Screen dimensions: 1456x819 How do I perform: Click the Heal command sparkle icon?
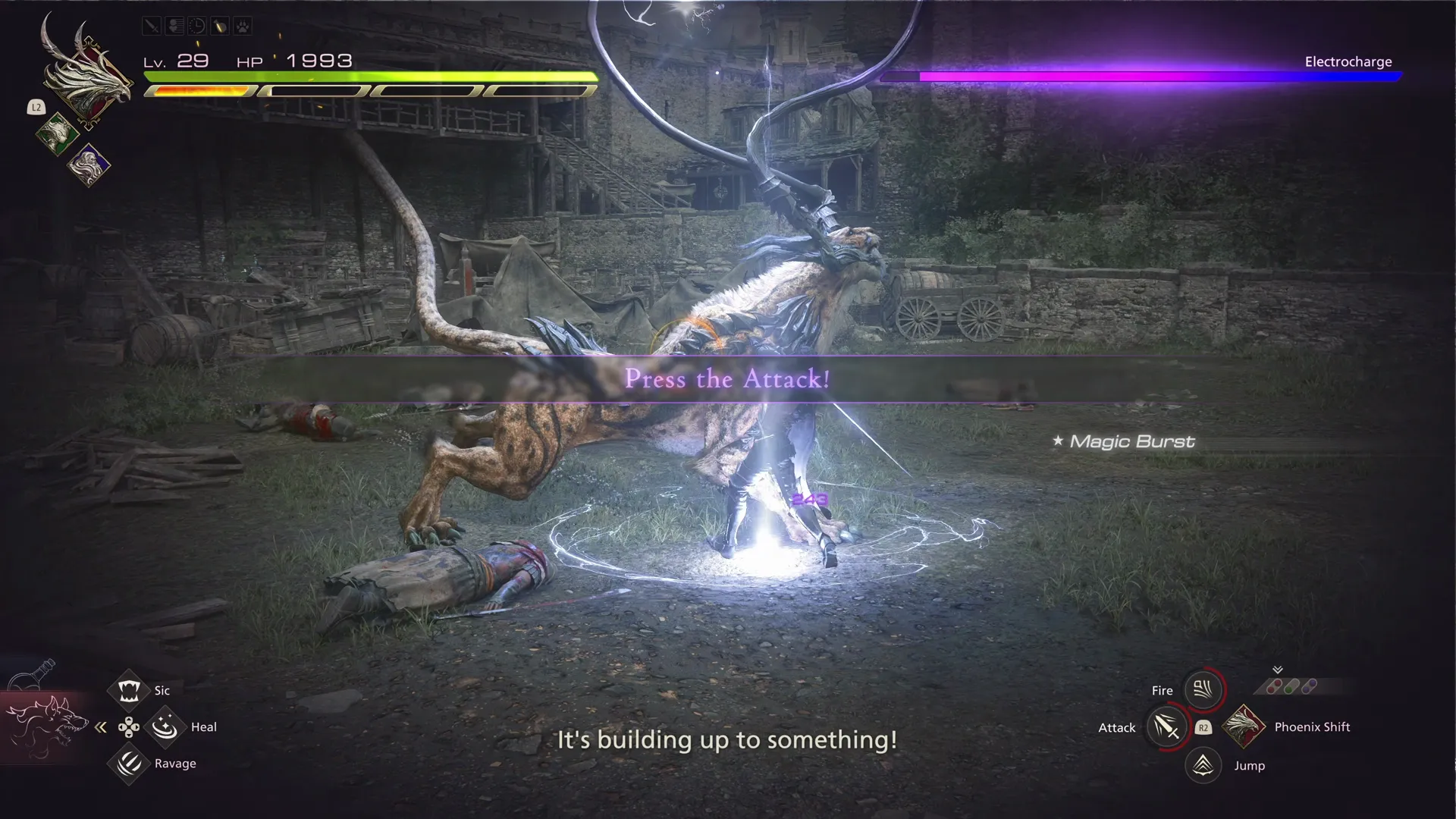(165, 726)
